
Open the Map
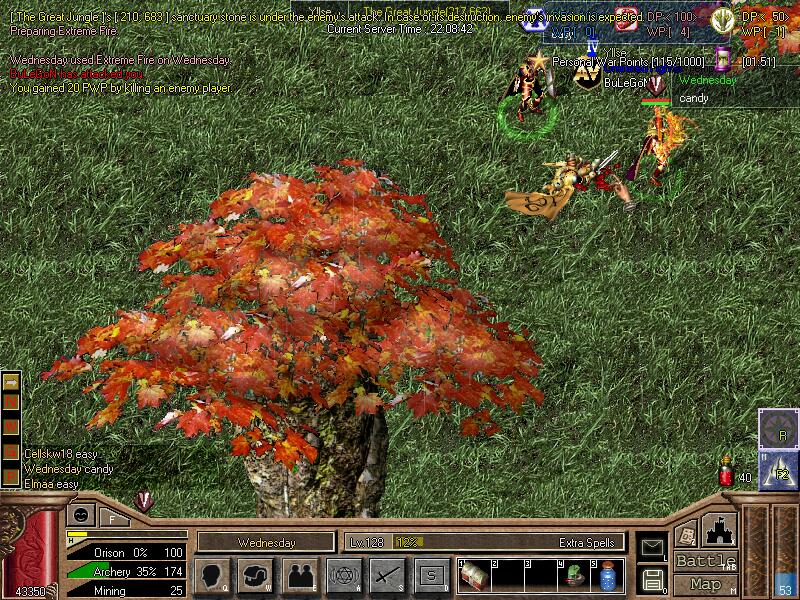[x=705, y=584]
